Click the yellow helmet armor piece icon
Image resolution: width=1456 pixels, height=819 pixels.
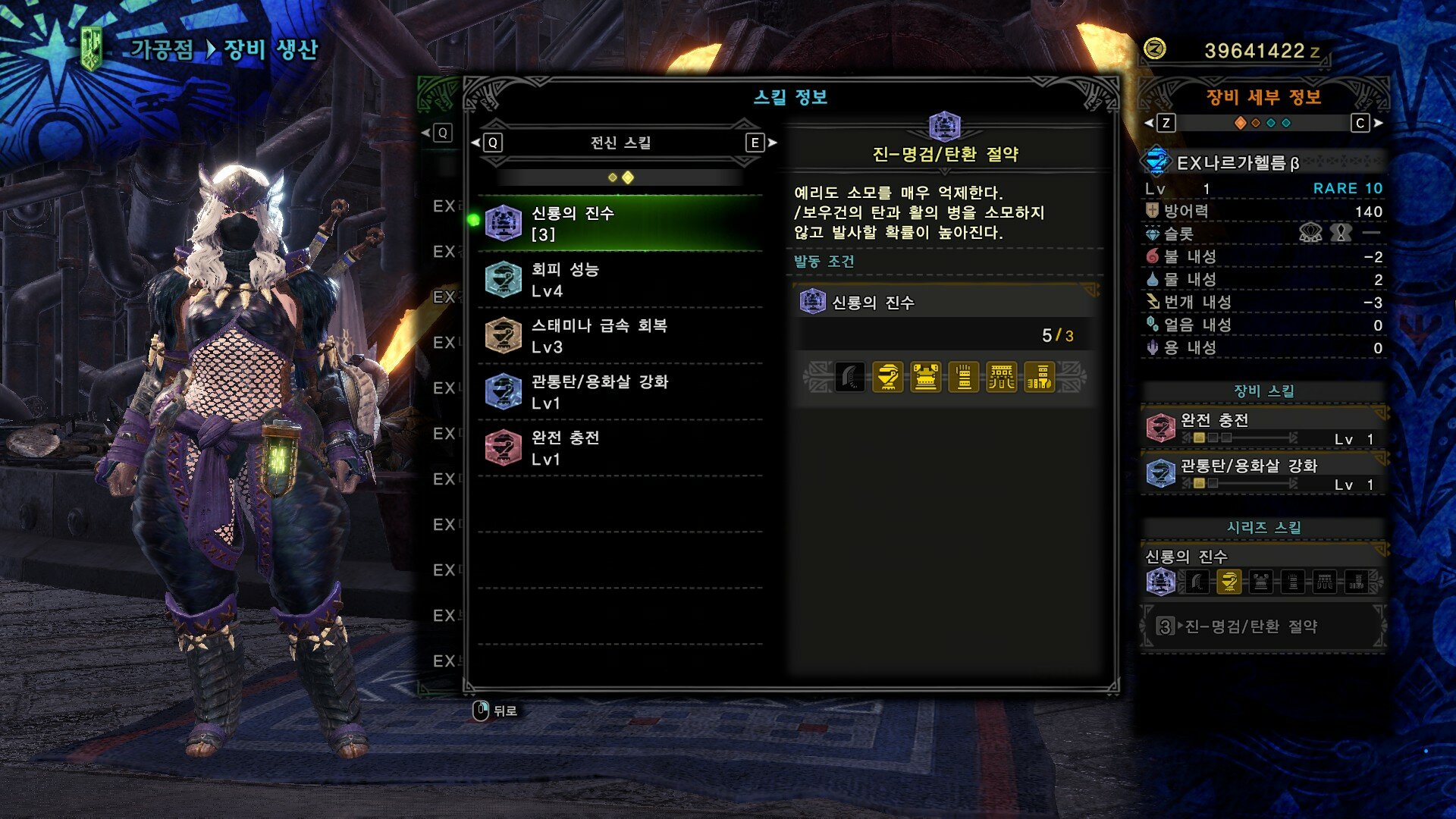(x=887, y=377)
